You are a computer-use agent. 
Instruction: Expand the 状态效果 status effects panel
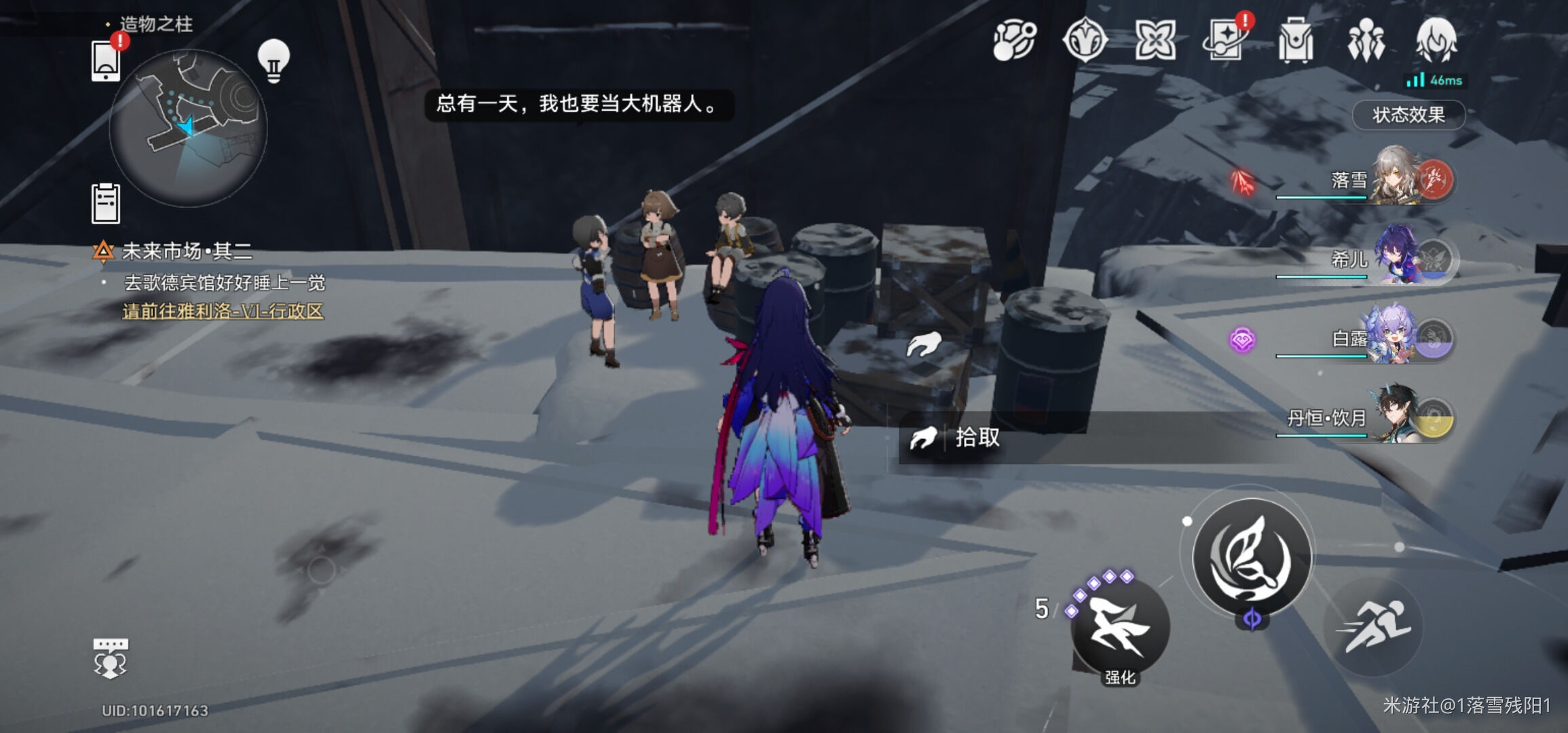[1408, 115]
